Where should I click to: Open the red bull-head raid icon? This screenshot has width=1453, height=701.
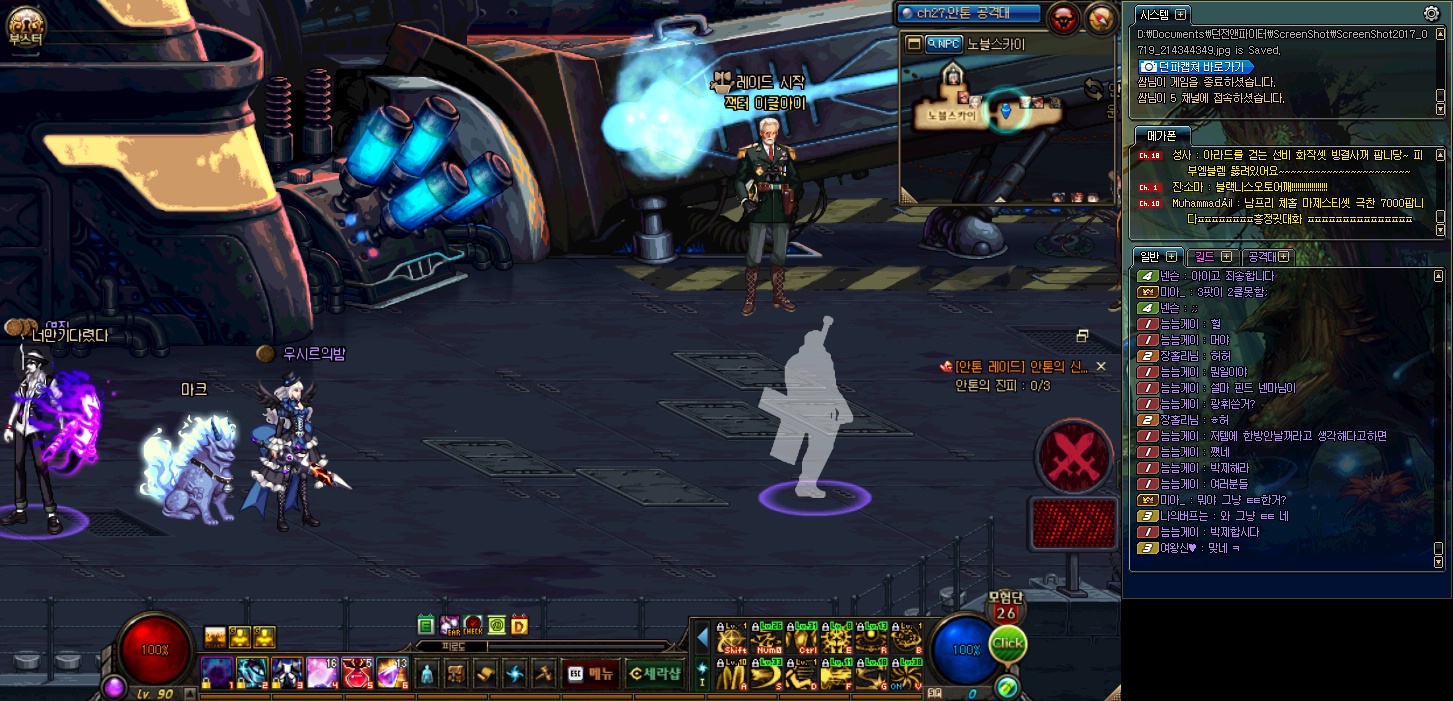coord(1063,18)
